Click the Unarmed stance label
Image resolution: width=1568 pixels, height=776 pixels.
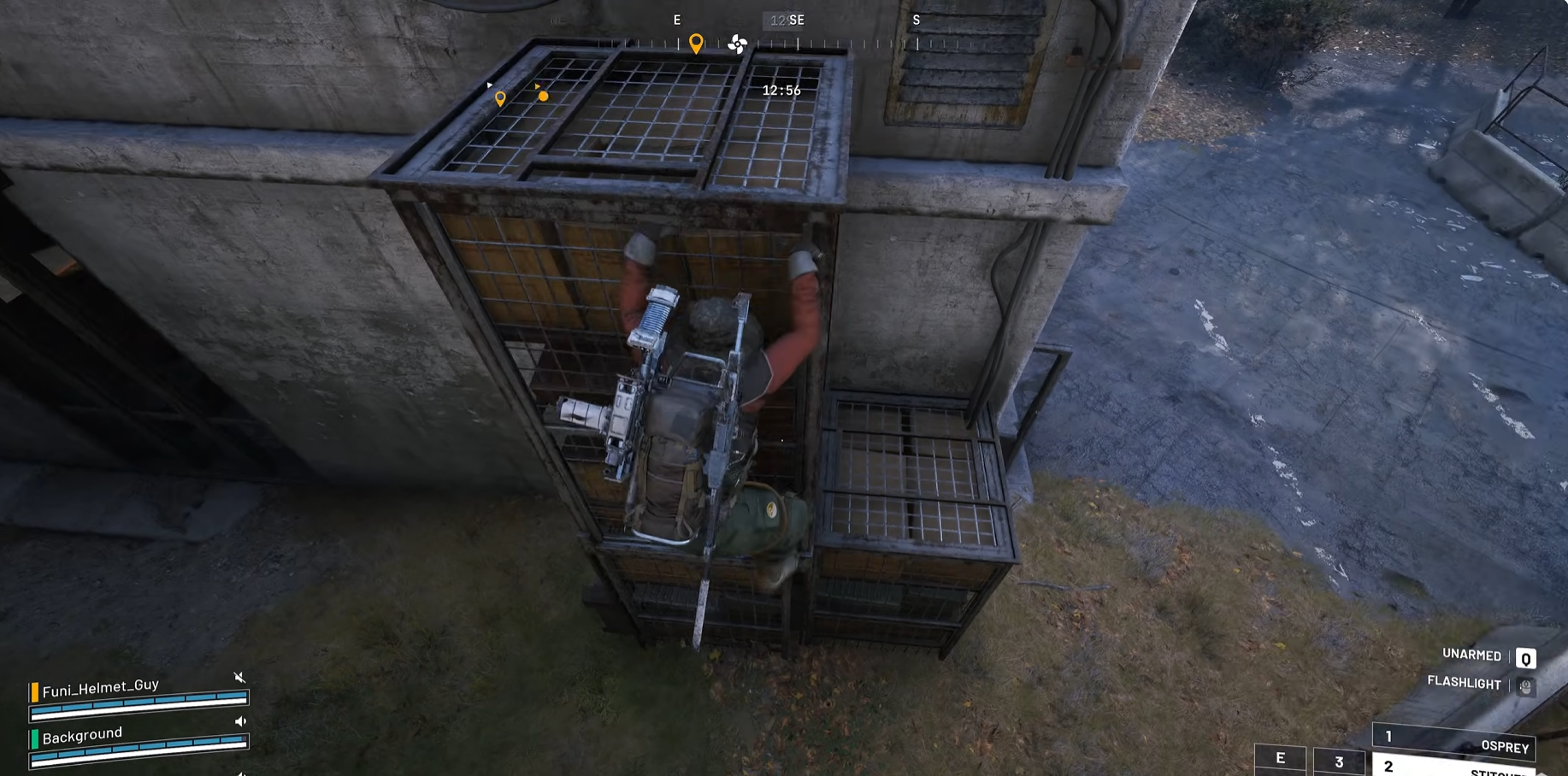click(1471, 655)
